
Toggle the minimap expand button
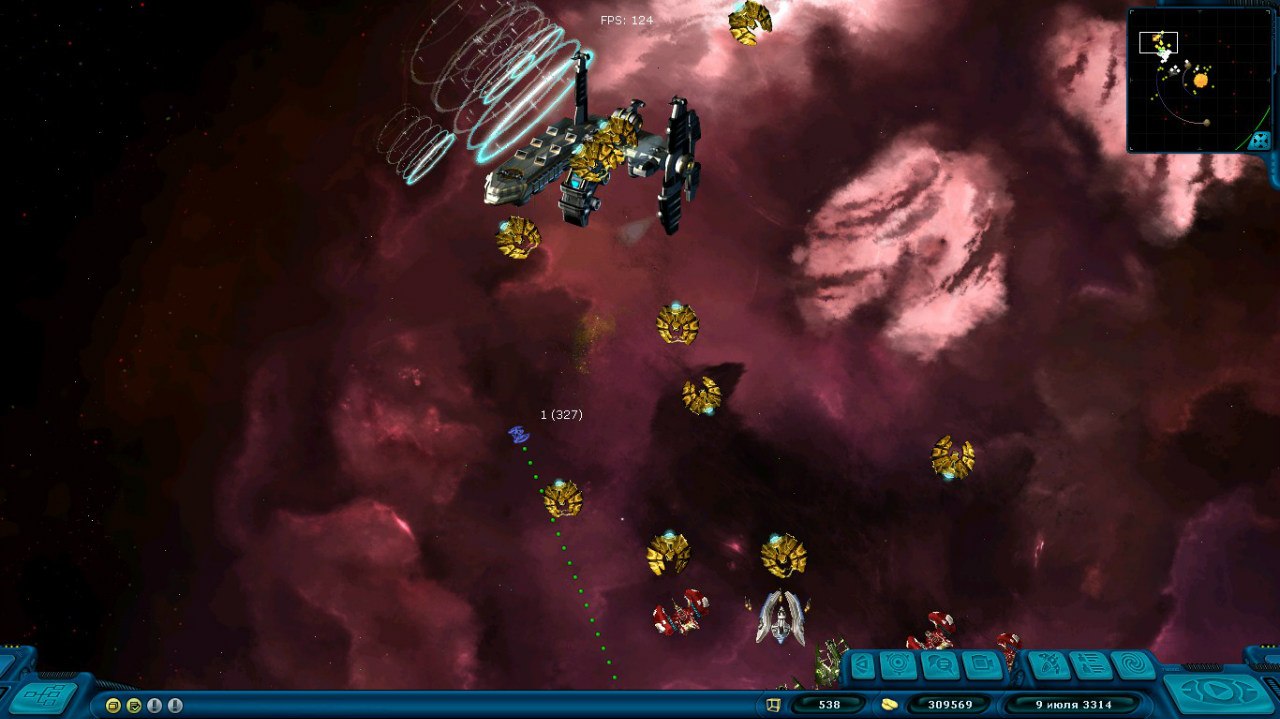(1259, 141)
